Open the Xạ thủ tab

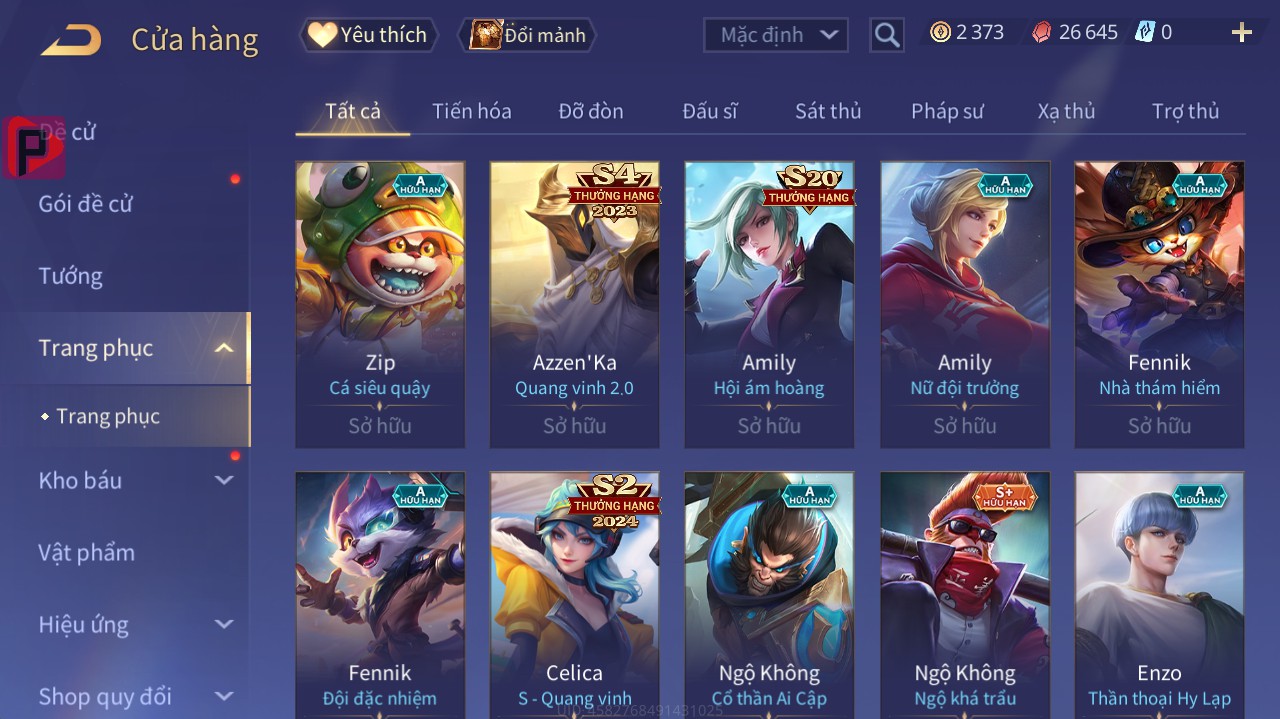[1066, 111]
